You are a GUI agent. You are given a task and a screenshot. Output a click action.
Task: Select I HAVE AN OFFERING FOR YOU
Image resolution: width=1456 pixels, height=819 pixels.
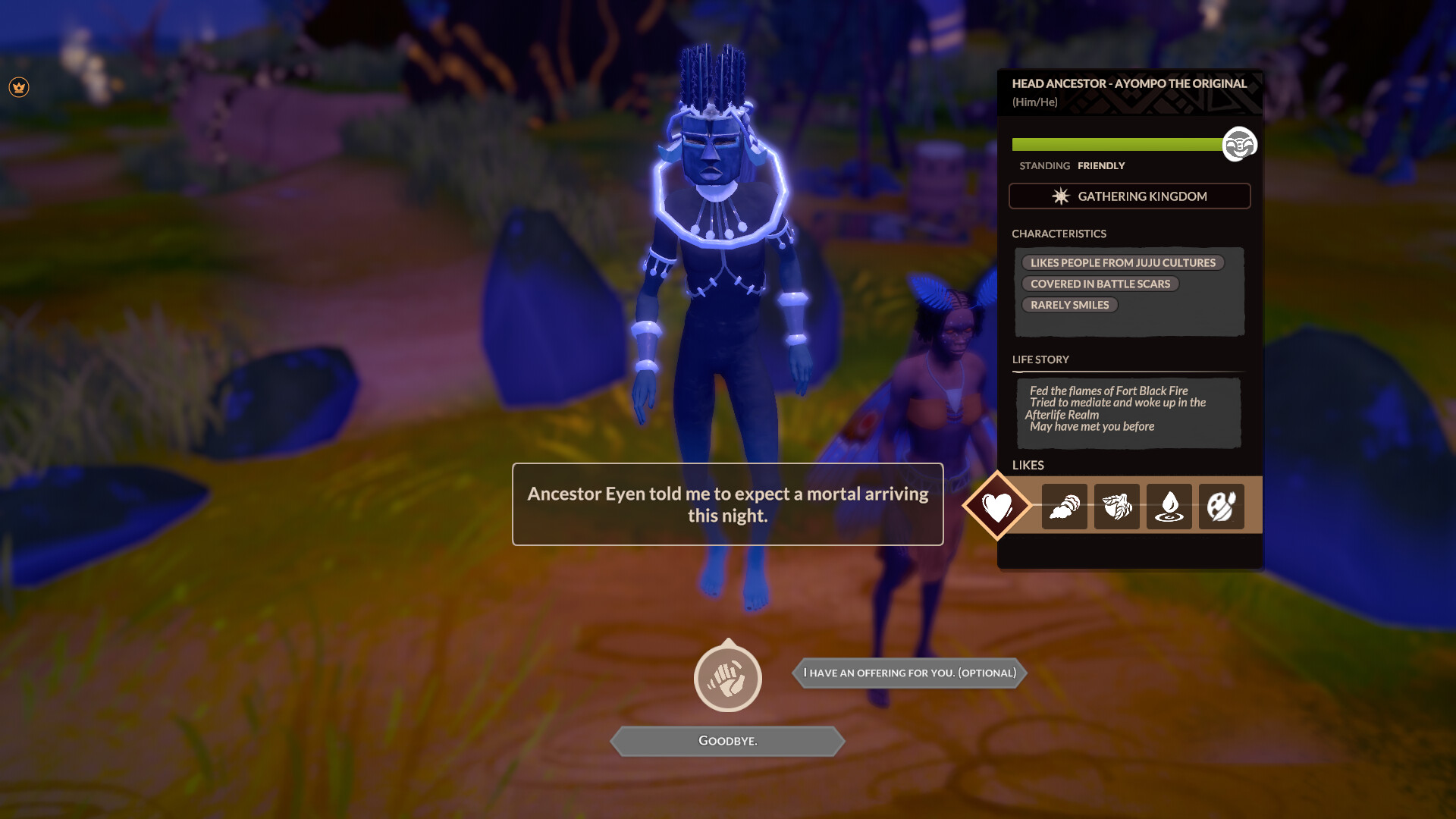click(909, 672)
